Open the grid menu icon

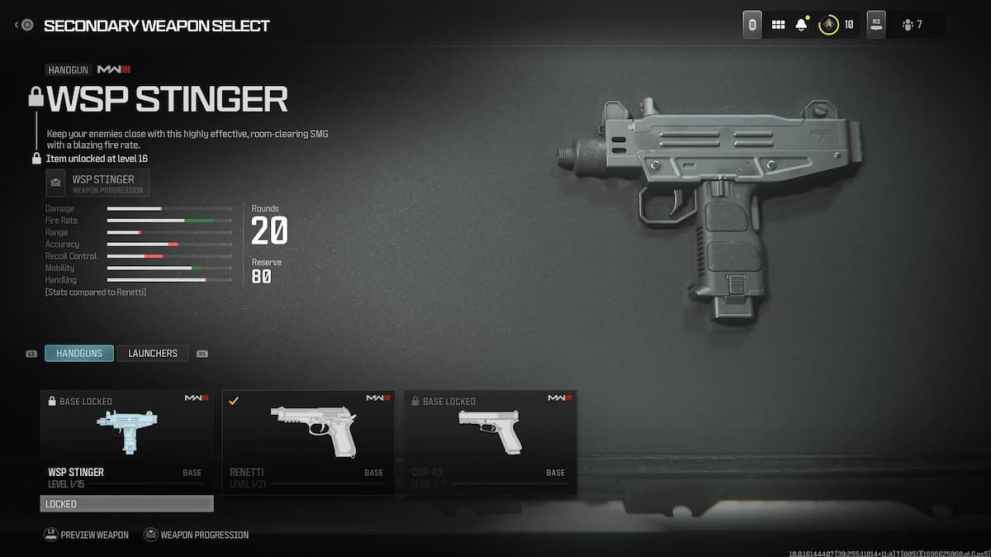(778, 25)
